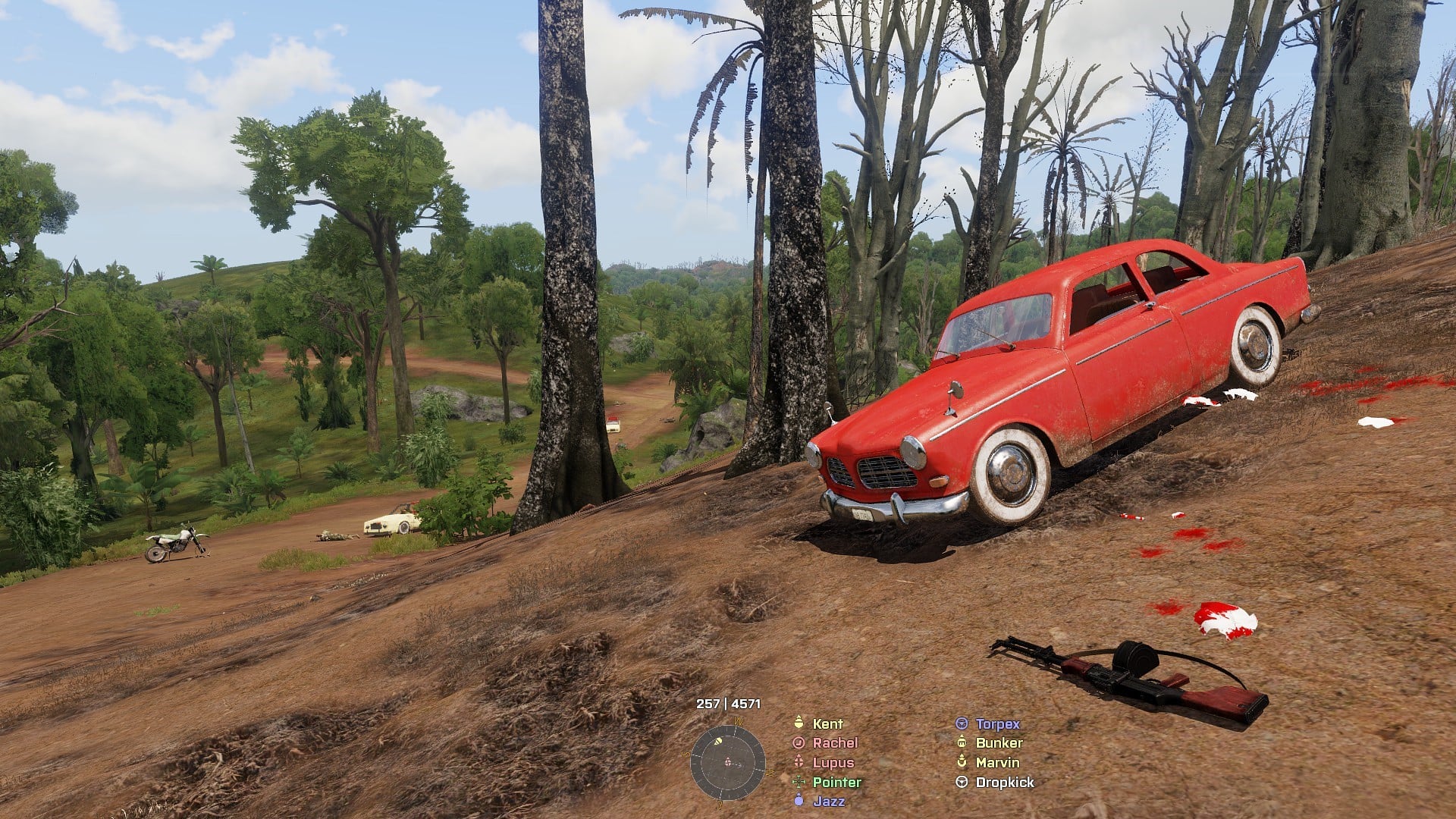
Task: Choose Rachel in the squad list
Action: 834,743
